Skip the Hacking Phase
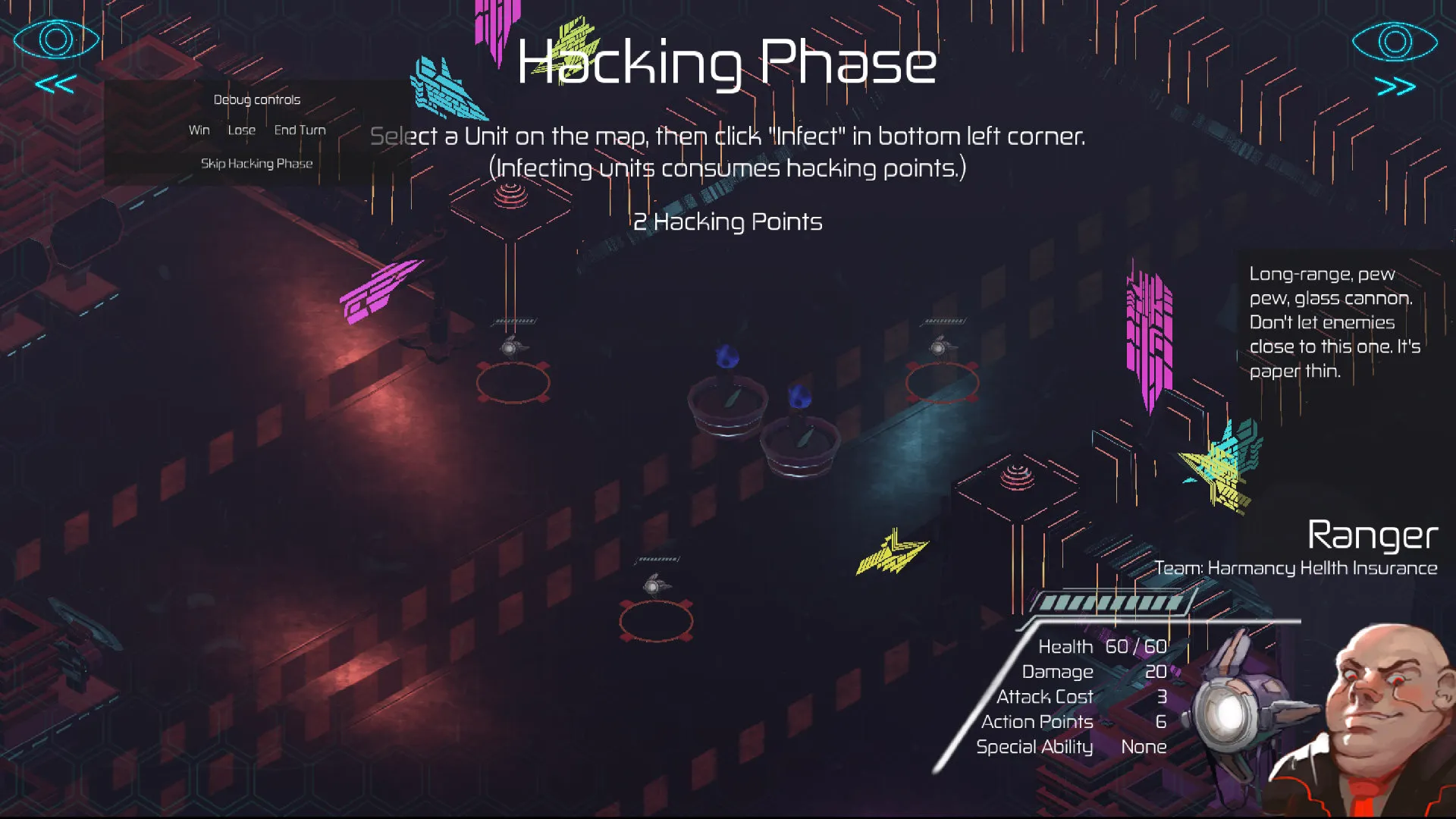The image size is (1456, 819). pyautogui.click(x=256, y=164)
